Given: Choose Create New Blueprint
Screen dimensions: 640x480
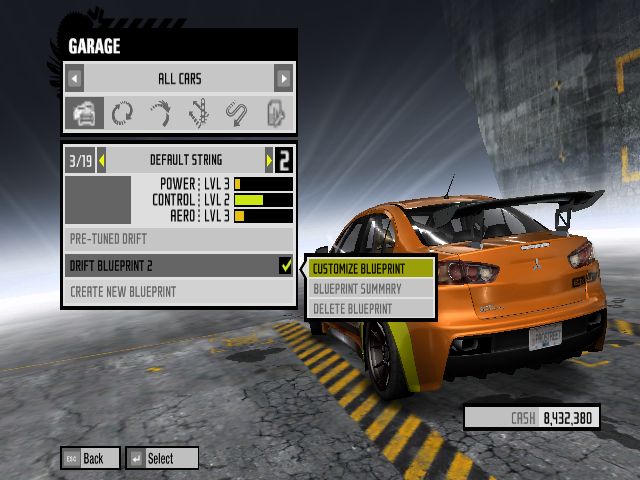Looking at the screenshot, I should click(x=179, y=292).
